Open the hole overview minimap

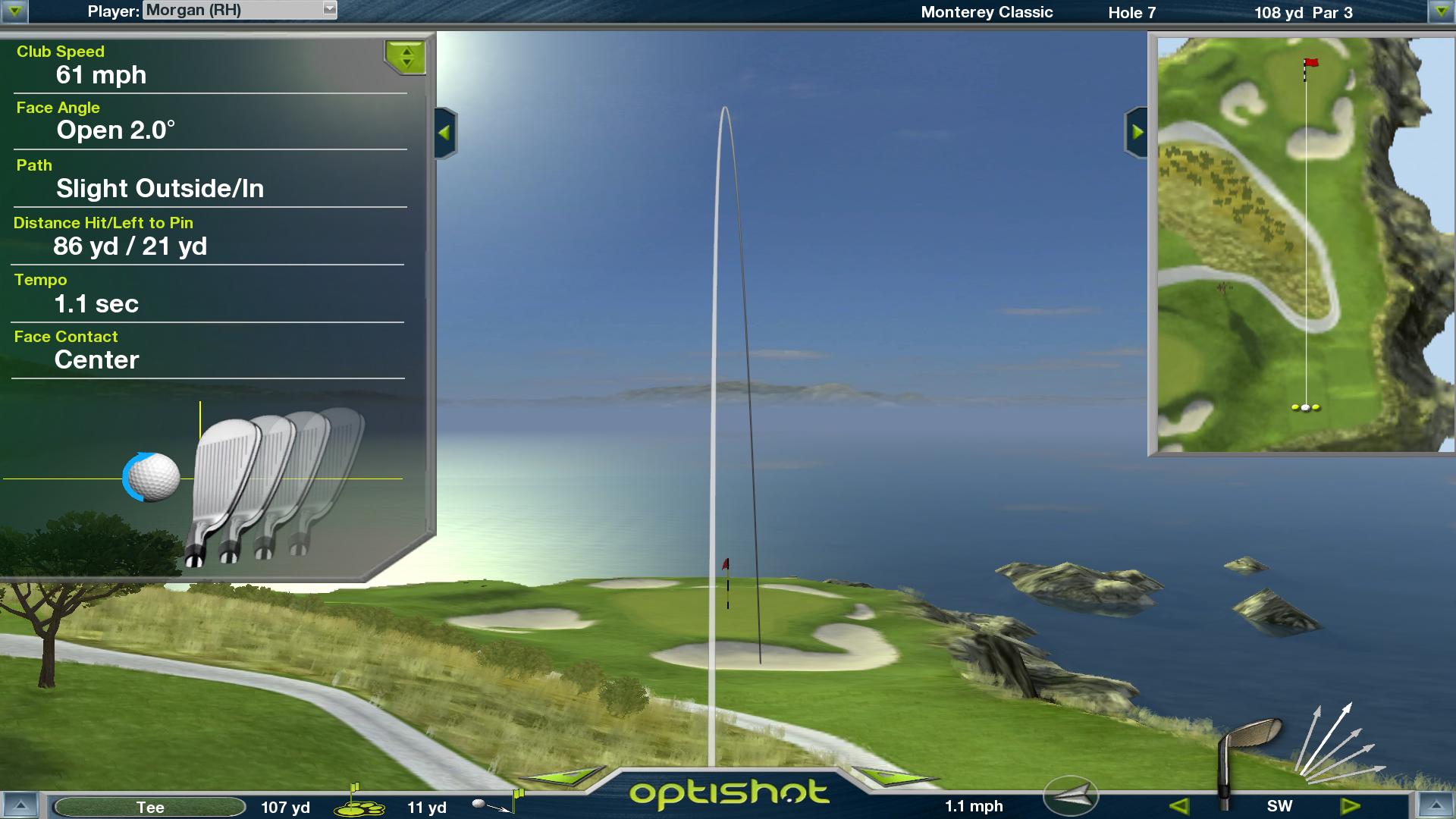[x=1301, y=243]
